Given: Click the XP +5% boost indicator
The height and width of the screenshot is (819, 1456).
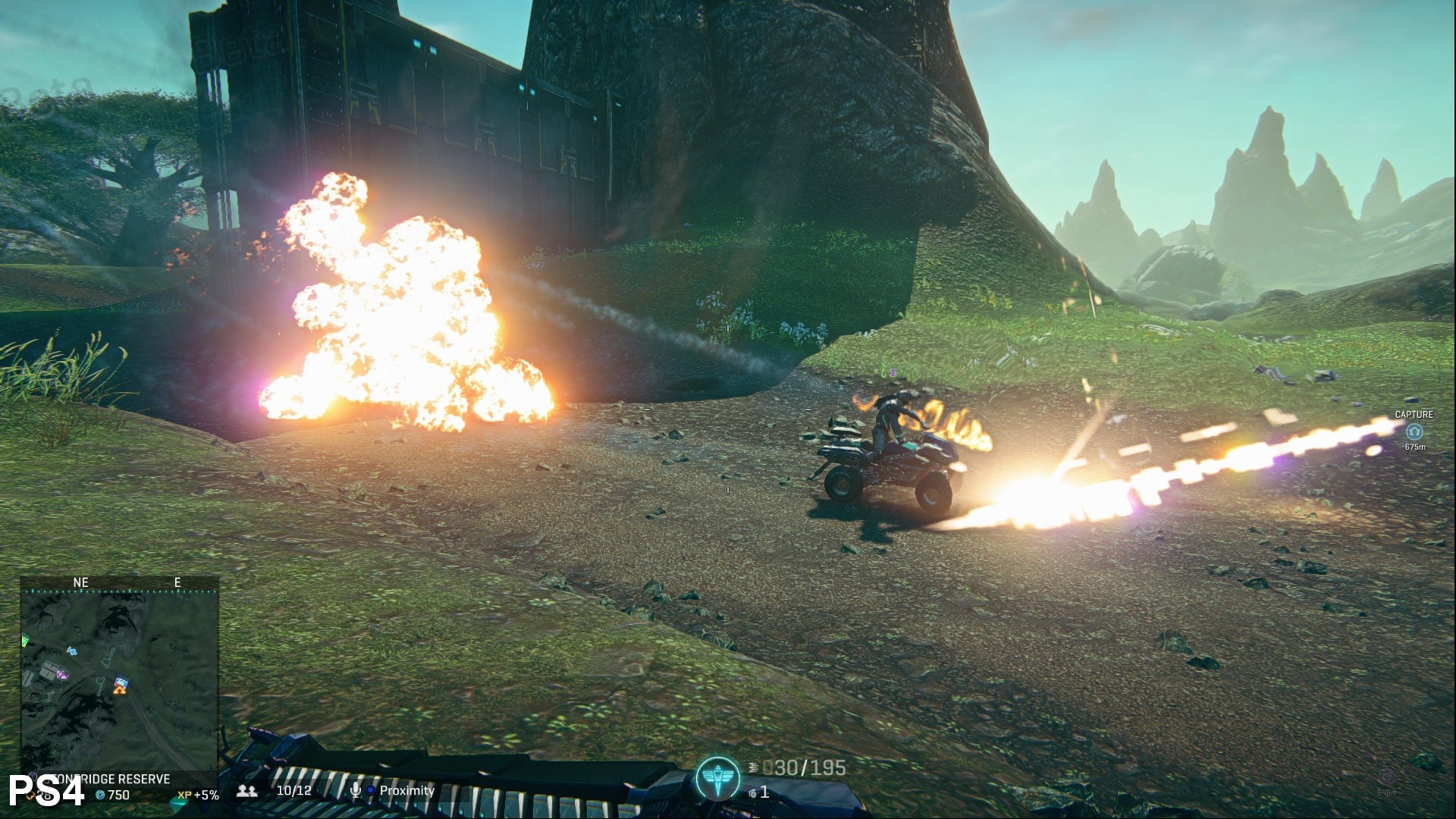Looking at the screenshot, I should 198,795.
